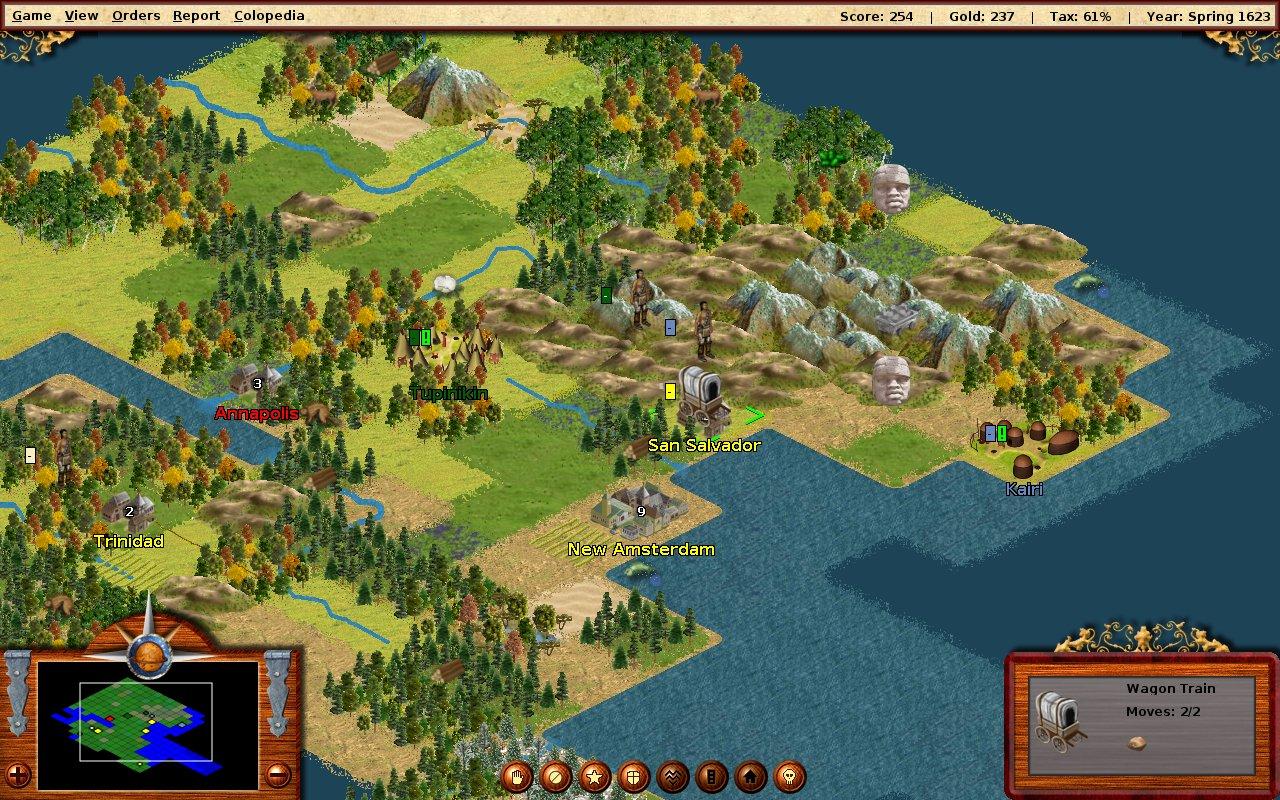Open the View menu
Image resolution: width=1280 pixels, height=800 pixels.
click(81, 15)
